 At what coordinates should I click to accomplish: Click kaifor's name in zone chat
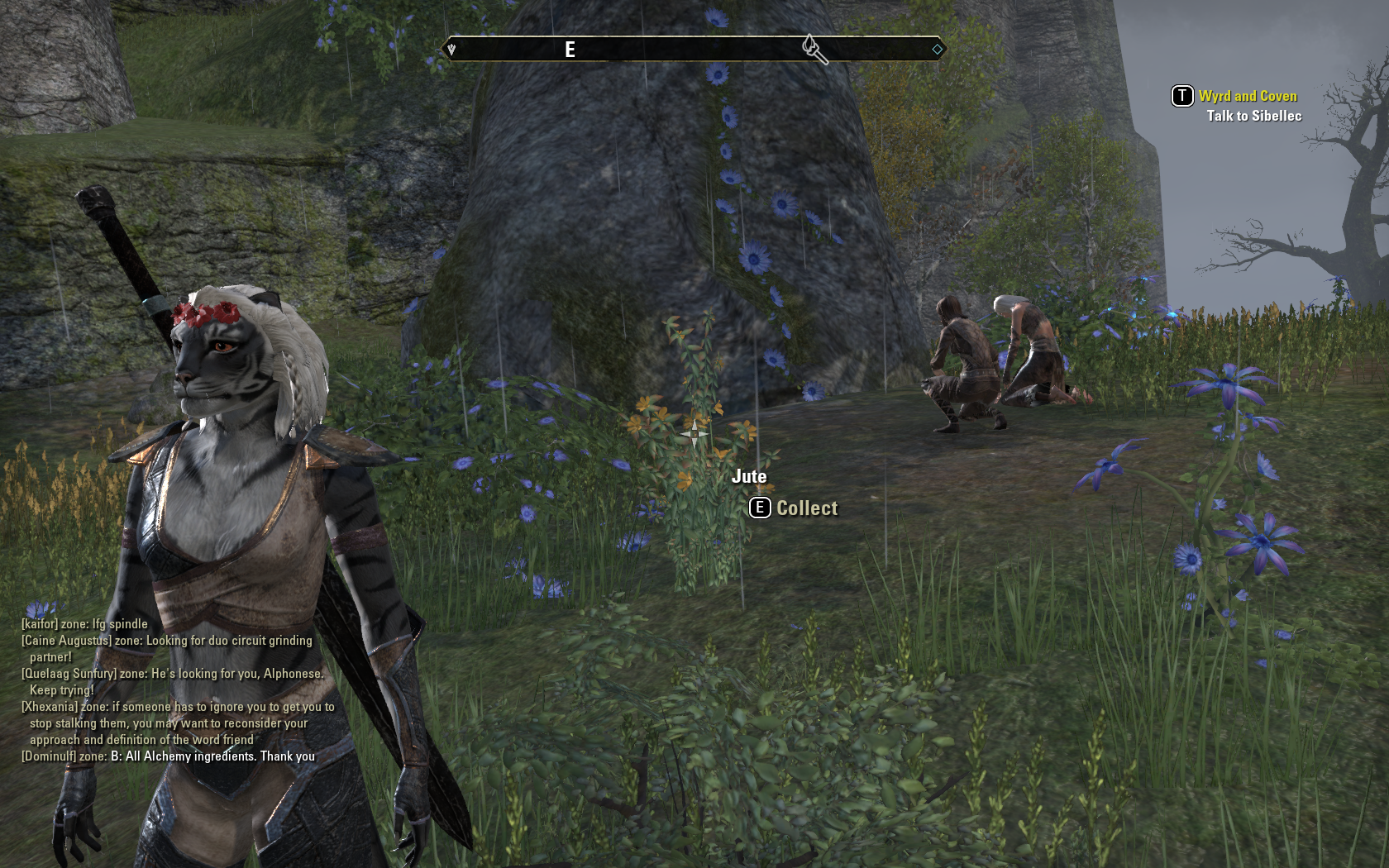40,624
